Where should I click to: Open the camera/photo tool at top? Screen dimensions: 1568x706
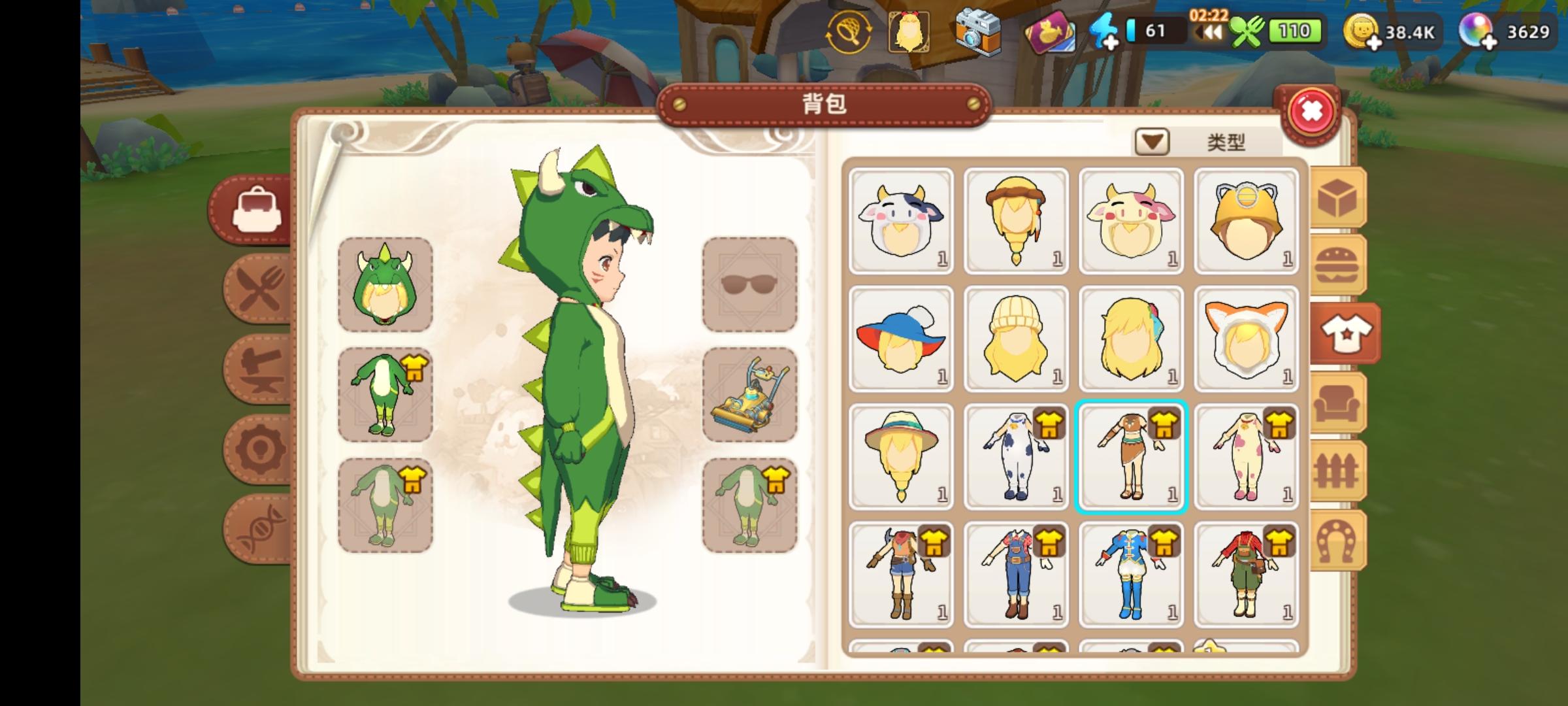pos(975,31)
